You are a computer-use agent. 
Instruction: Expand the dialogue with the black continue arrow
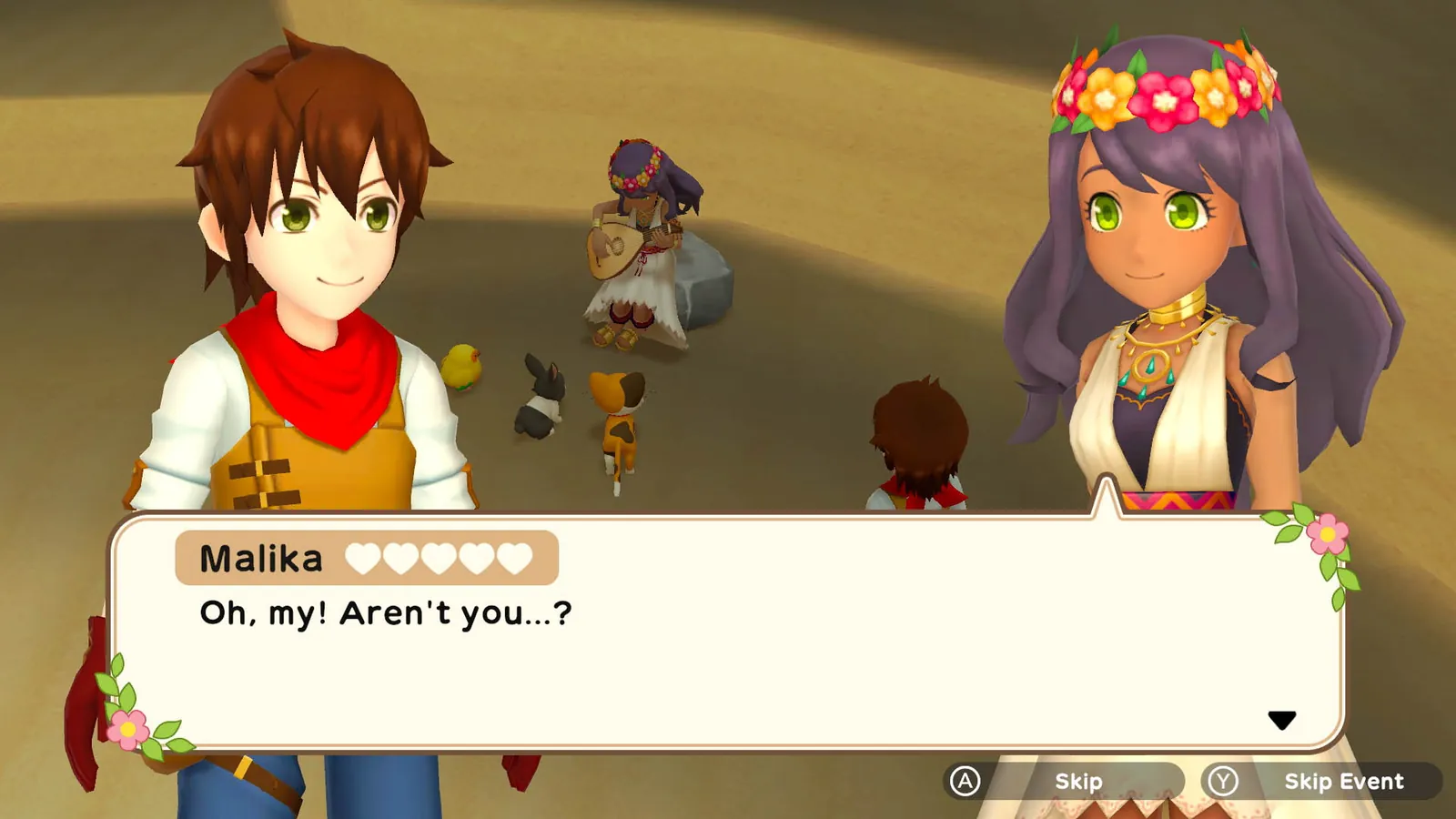click(x=1283, y=719)
